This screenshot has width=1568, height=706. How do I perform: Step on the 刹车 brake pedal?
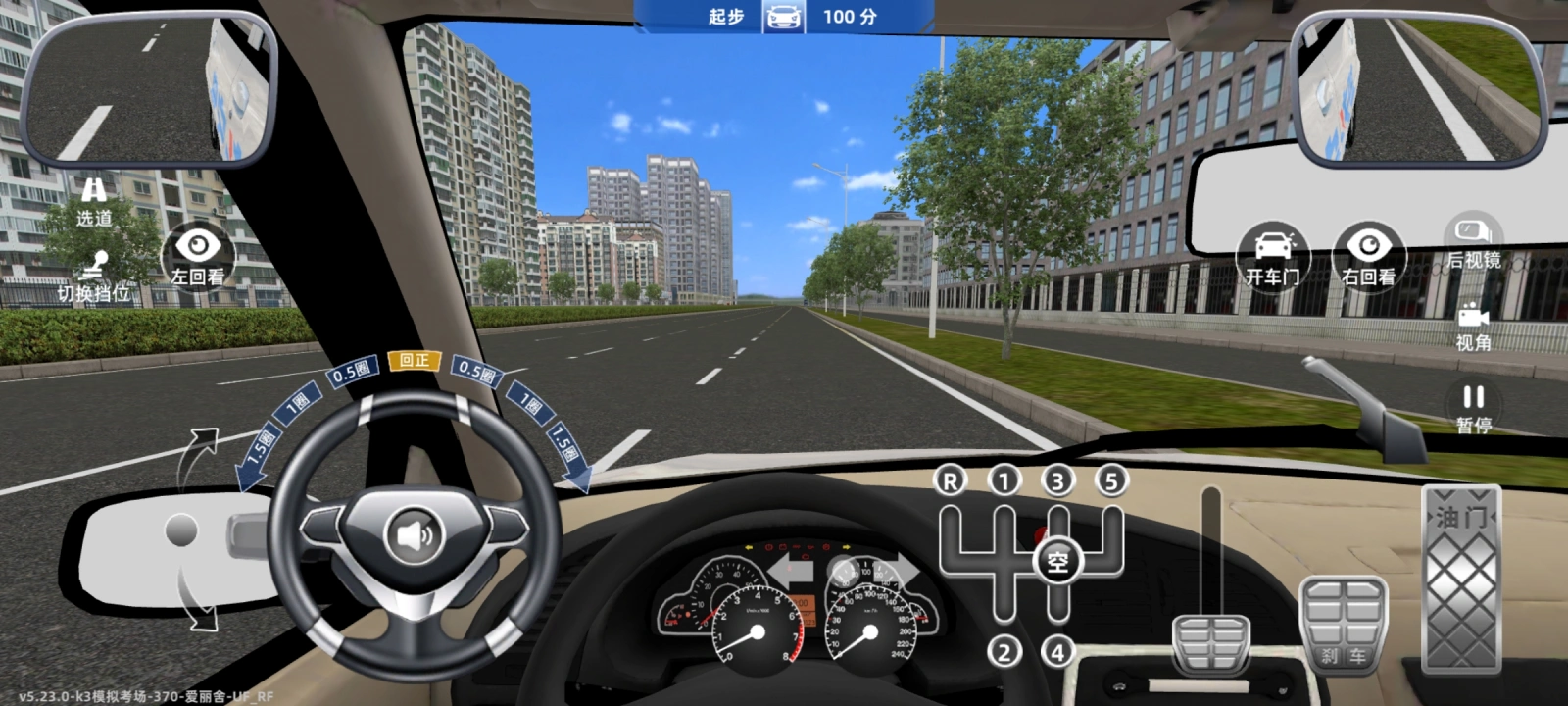tap(1343, 625)
